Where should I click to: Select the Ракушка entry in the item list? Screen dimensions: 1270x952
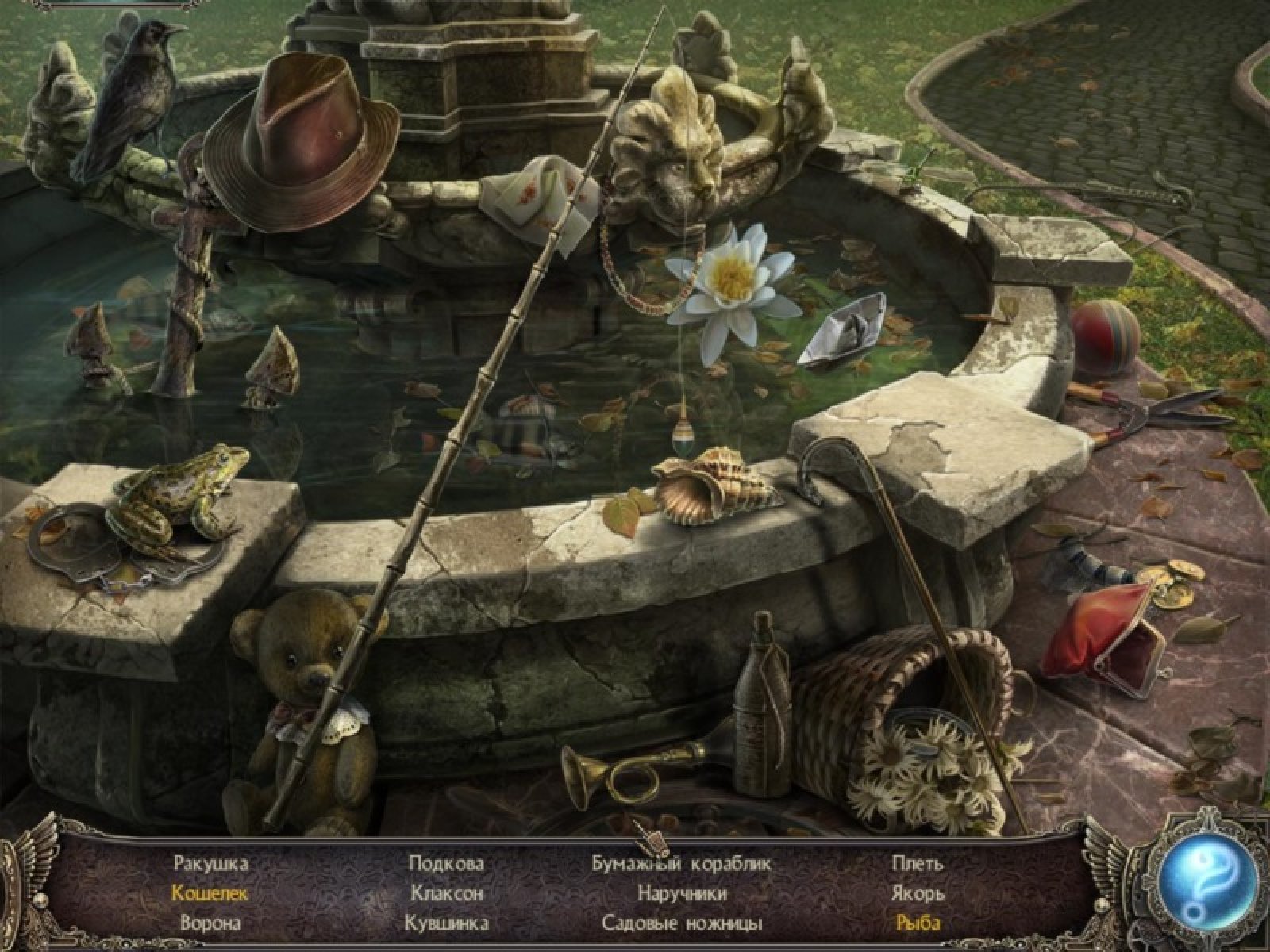pyautogui.click(x=211, y=863)
